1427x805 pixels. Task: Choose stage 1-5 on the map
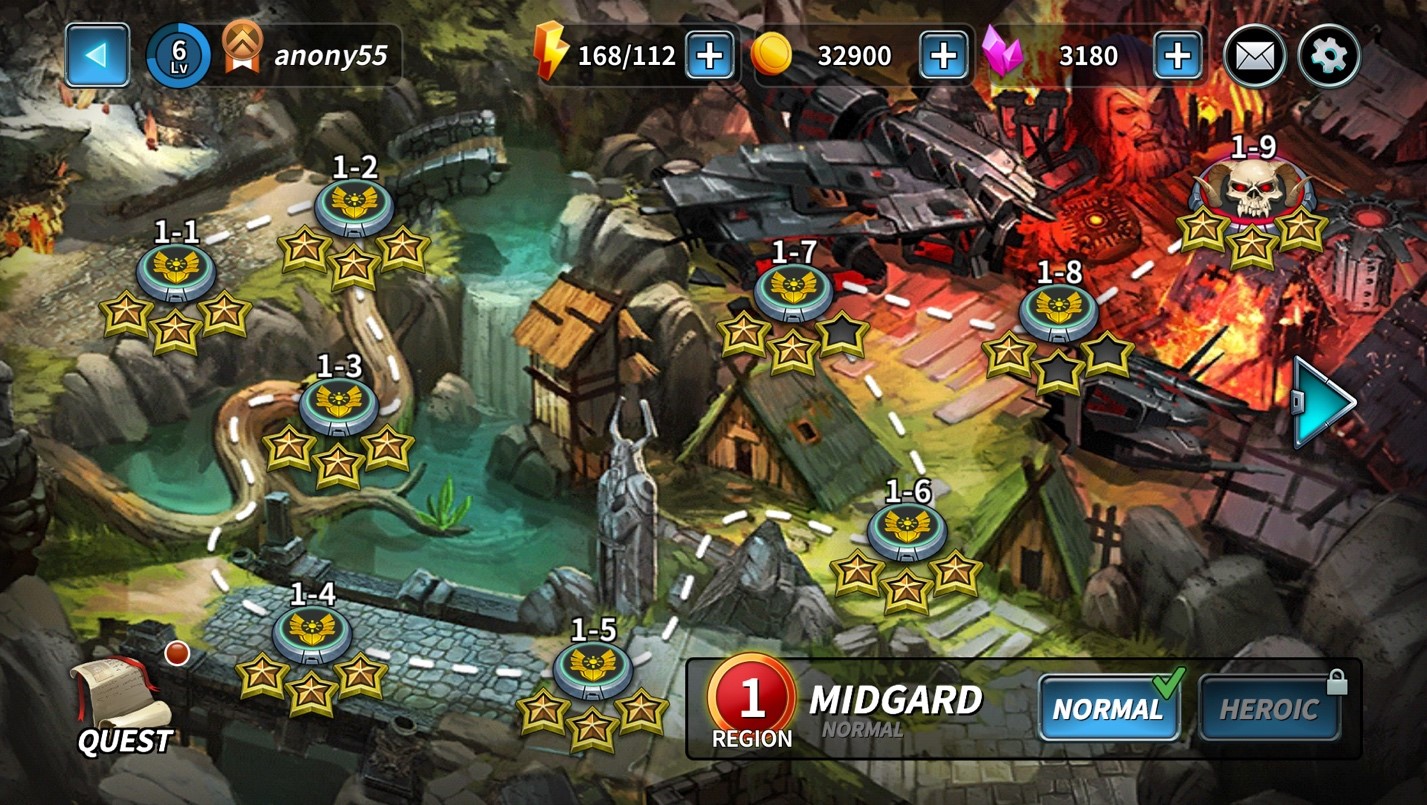click(593, 669)
